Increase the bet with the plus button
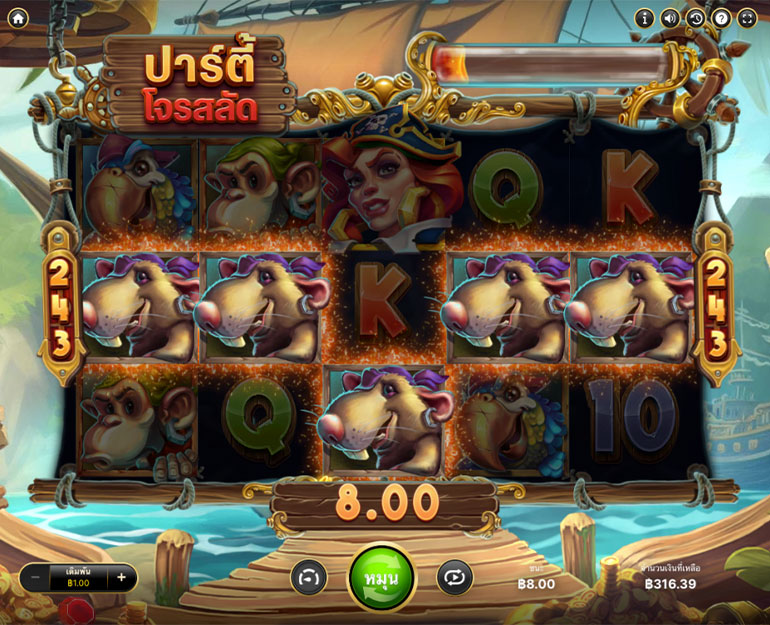This screenshot has width=770, height=625. point(122,577)
